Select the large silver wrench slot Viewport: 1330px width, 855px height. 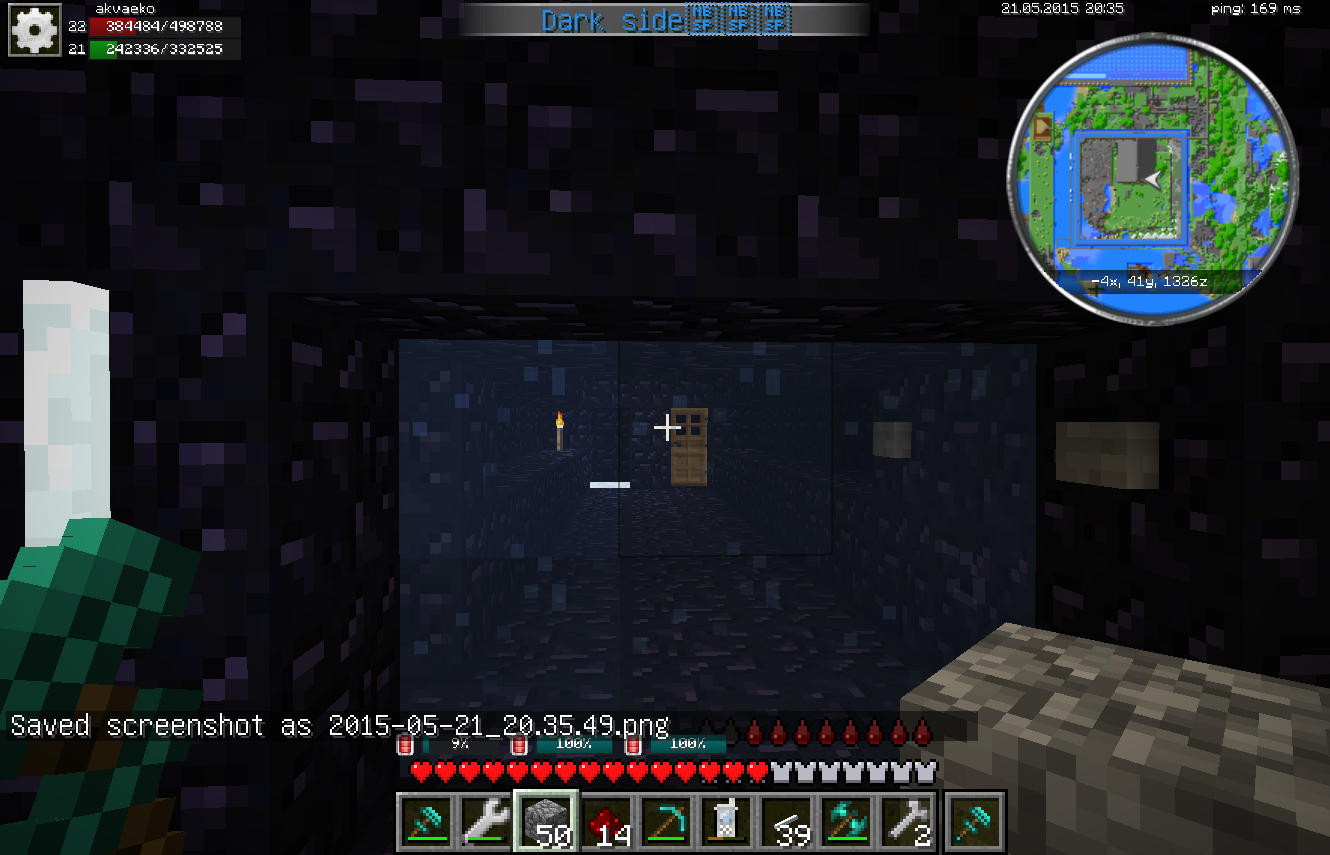coord(485,822)
